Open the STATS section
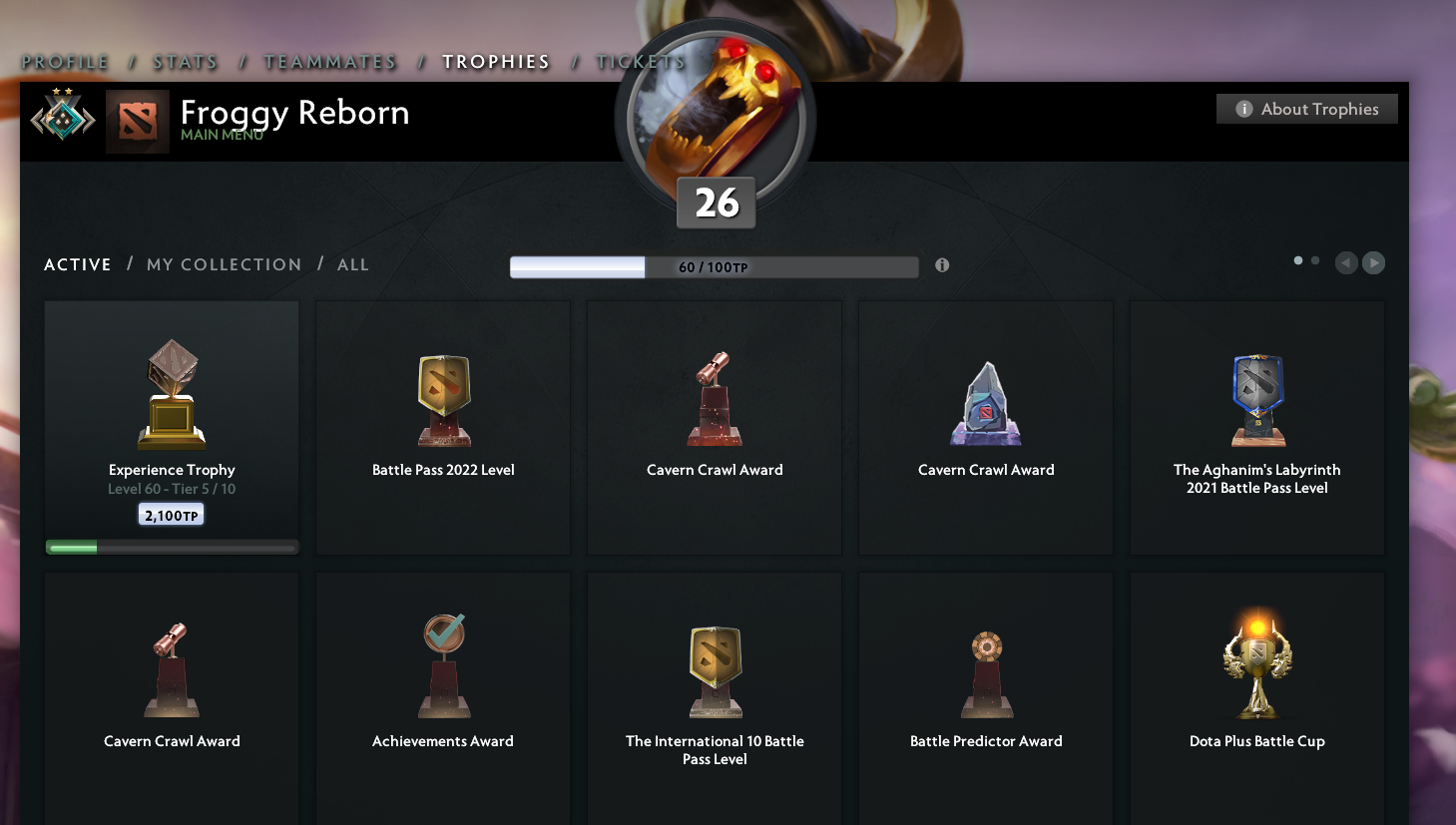 (185, 61)
